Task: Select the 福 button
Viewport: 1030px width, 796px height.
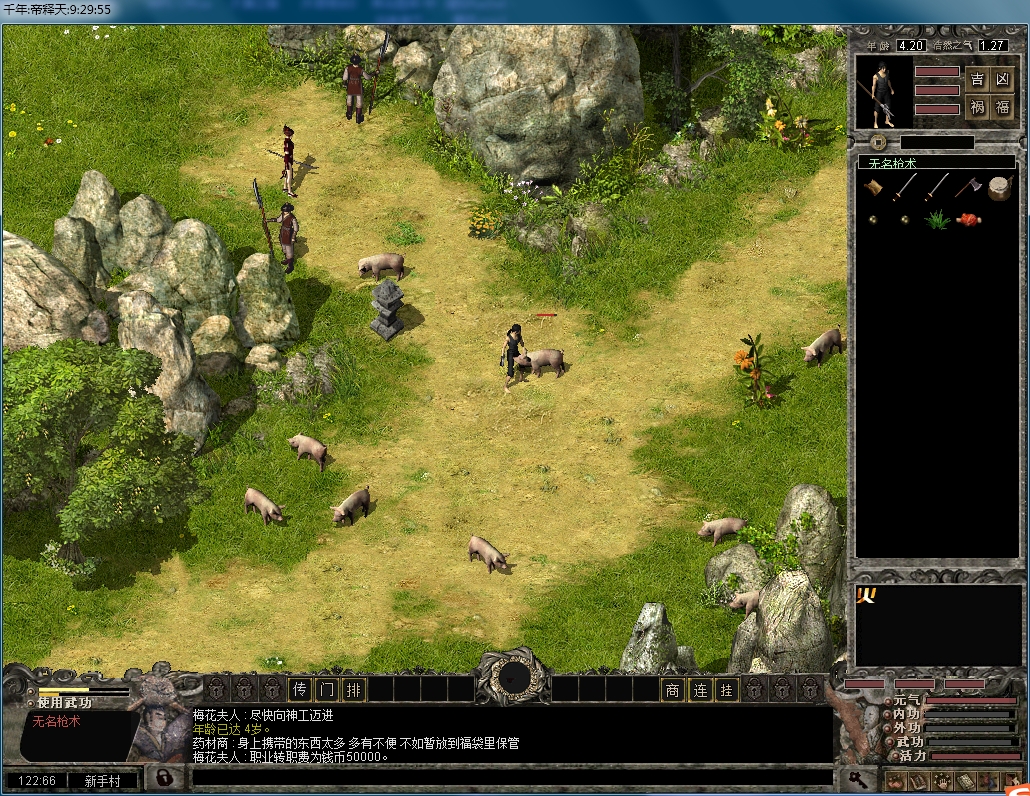Action: pyautogui.click(x=1003, y=107)
